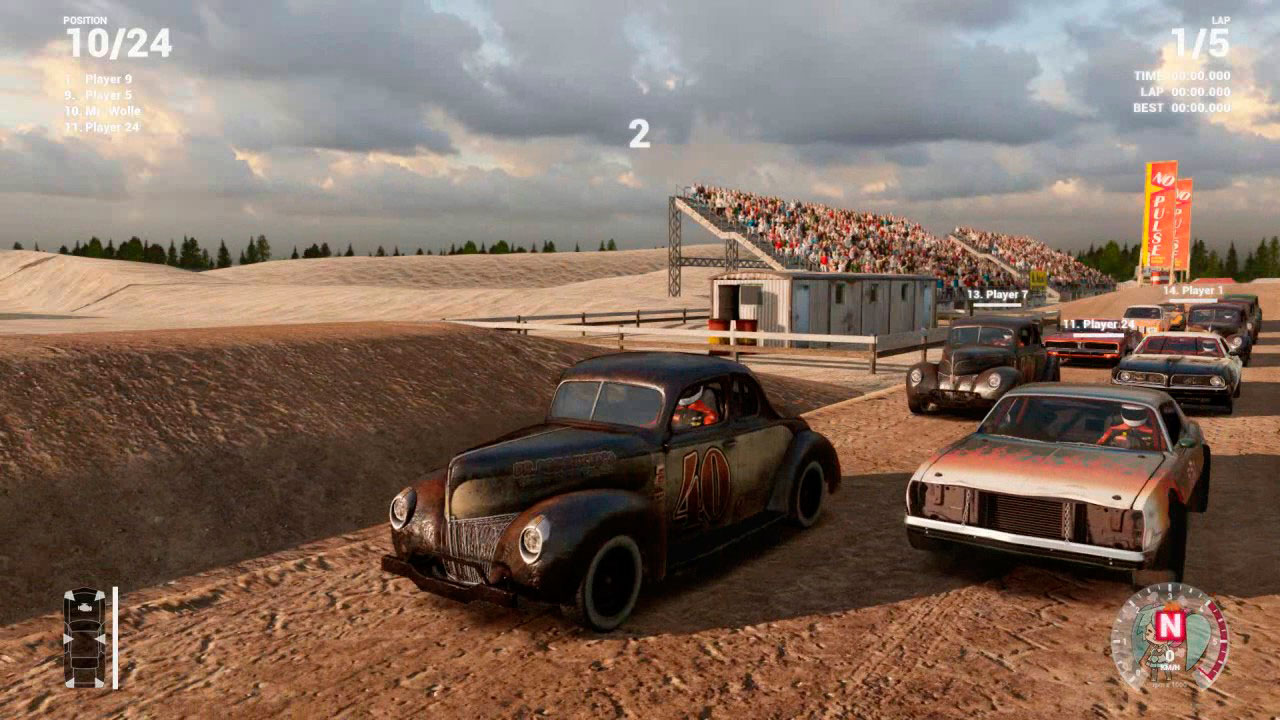Pick Player 24's row in the position list
The width and height of the screenshot is (1280, 720).
[104, 127]
